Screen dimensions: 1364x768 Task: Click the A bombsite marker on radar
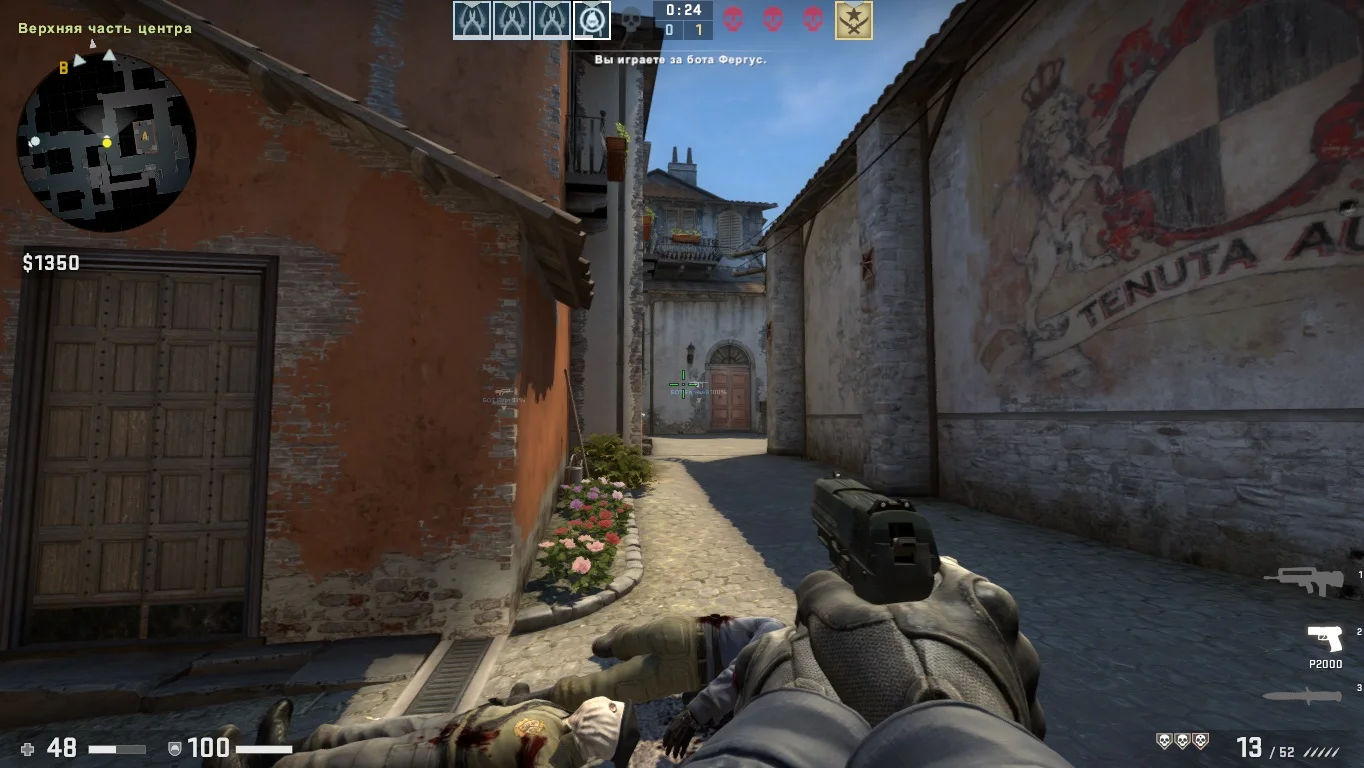click(x=143, y=132)
